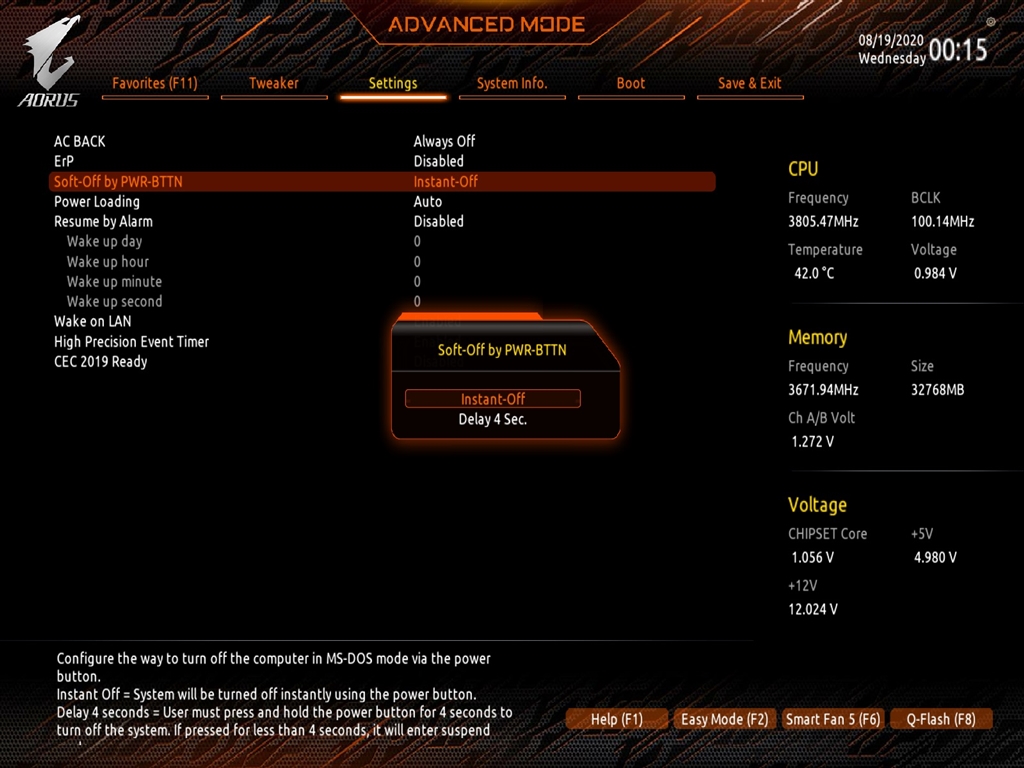Select the CEC 2019 Ready setting

coord(100,361)
